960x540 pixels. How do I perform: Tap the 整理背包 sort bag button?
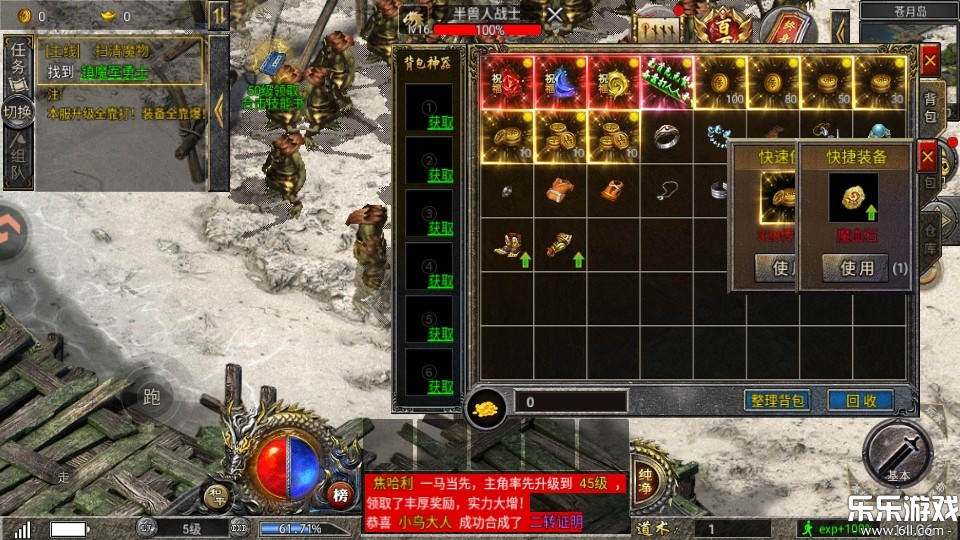coord(777,400)
